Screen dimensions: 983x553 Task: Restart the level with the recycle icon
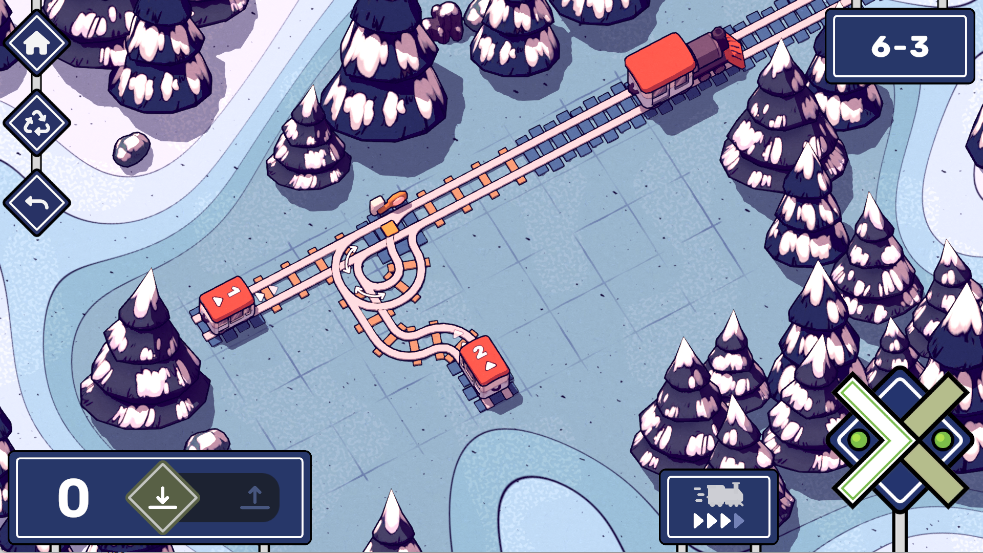37,124
